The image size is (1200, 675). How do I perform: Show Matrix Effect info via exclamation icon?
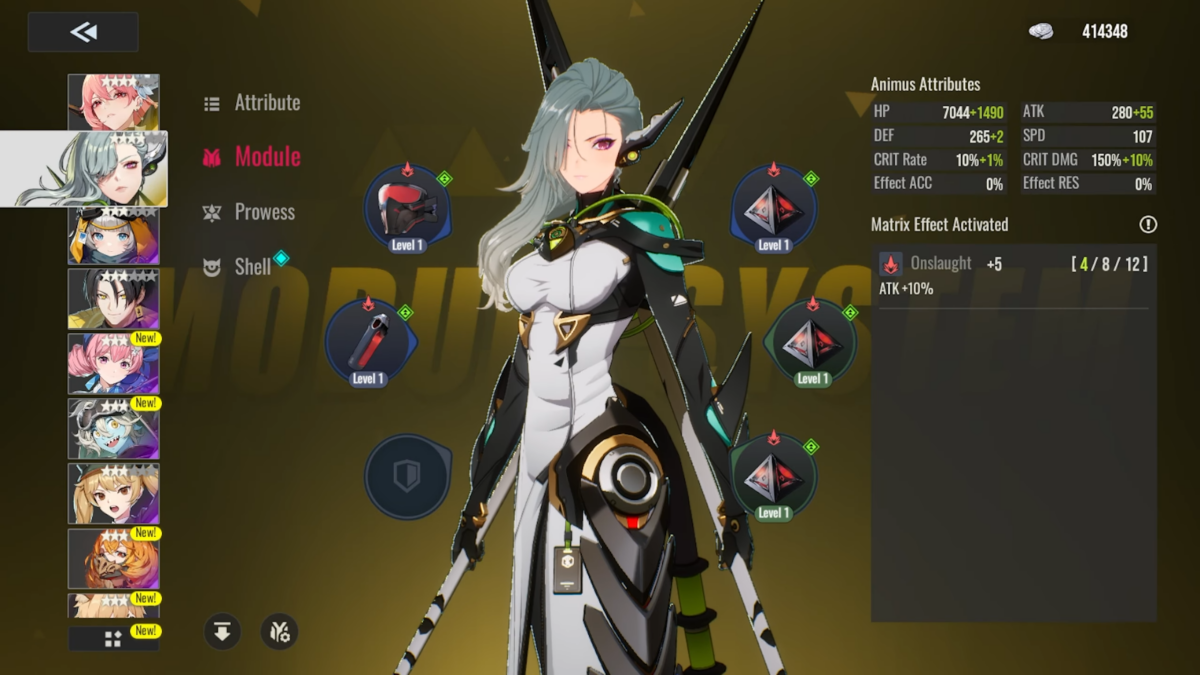1147,225
